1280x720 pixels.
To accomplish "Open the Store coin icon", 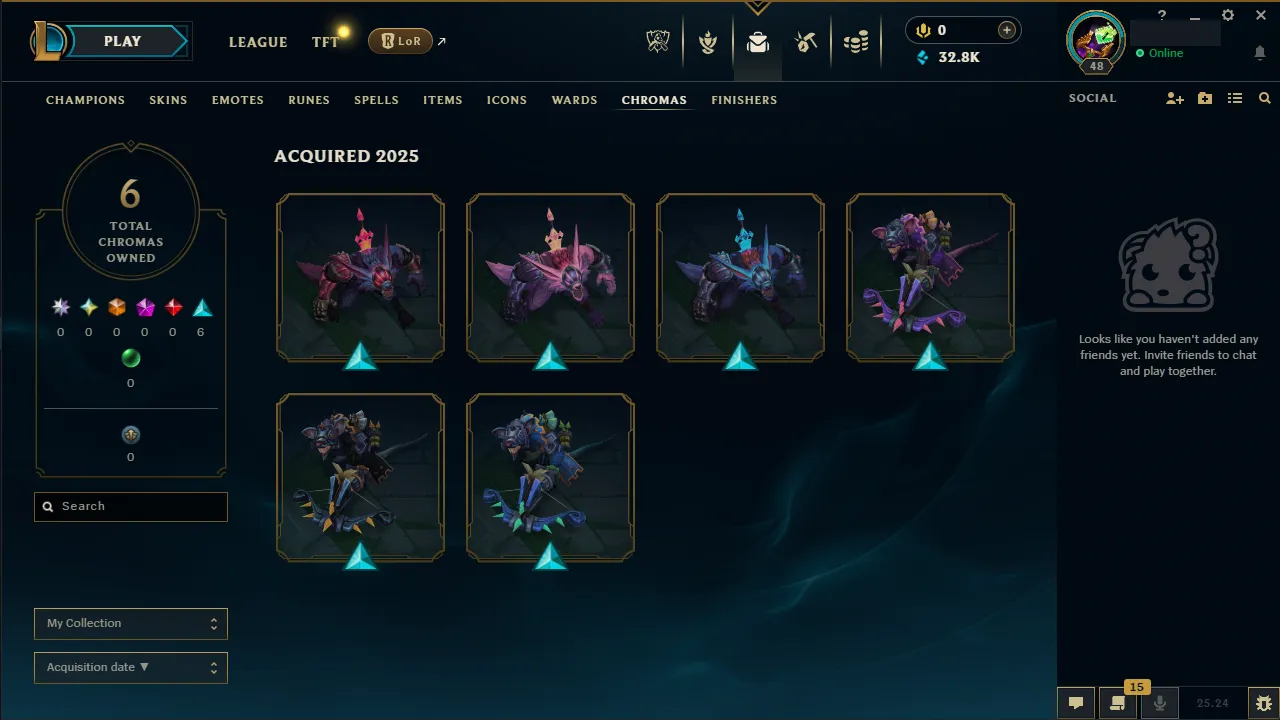I will (x=856, y=41).
